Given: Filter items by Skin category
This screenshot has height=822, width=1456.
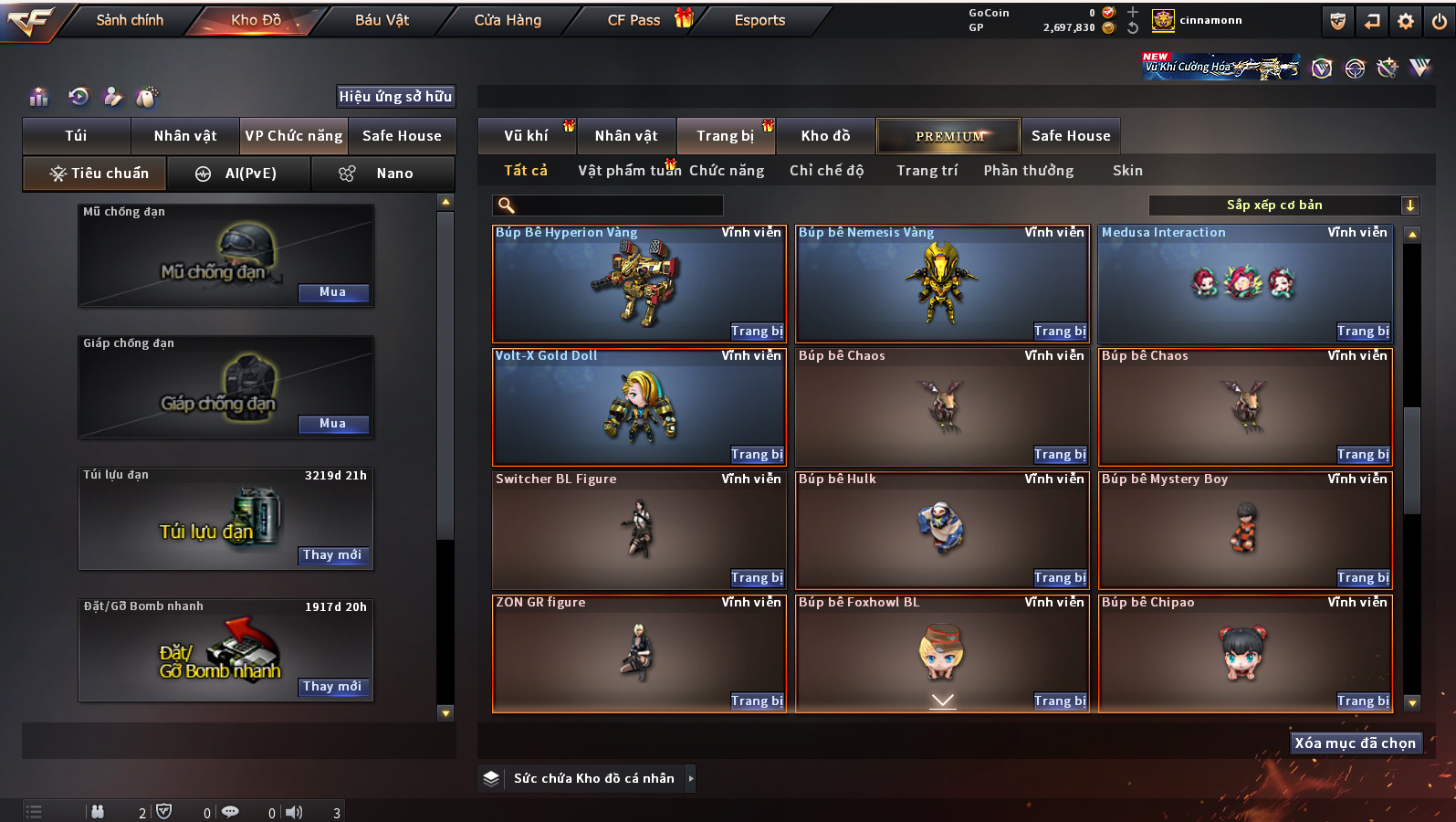Looking at the screenshot, I should pos(1127,171).
